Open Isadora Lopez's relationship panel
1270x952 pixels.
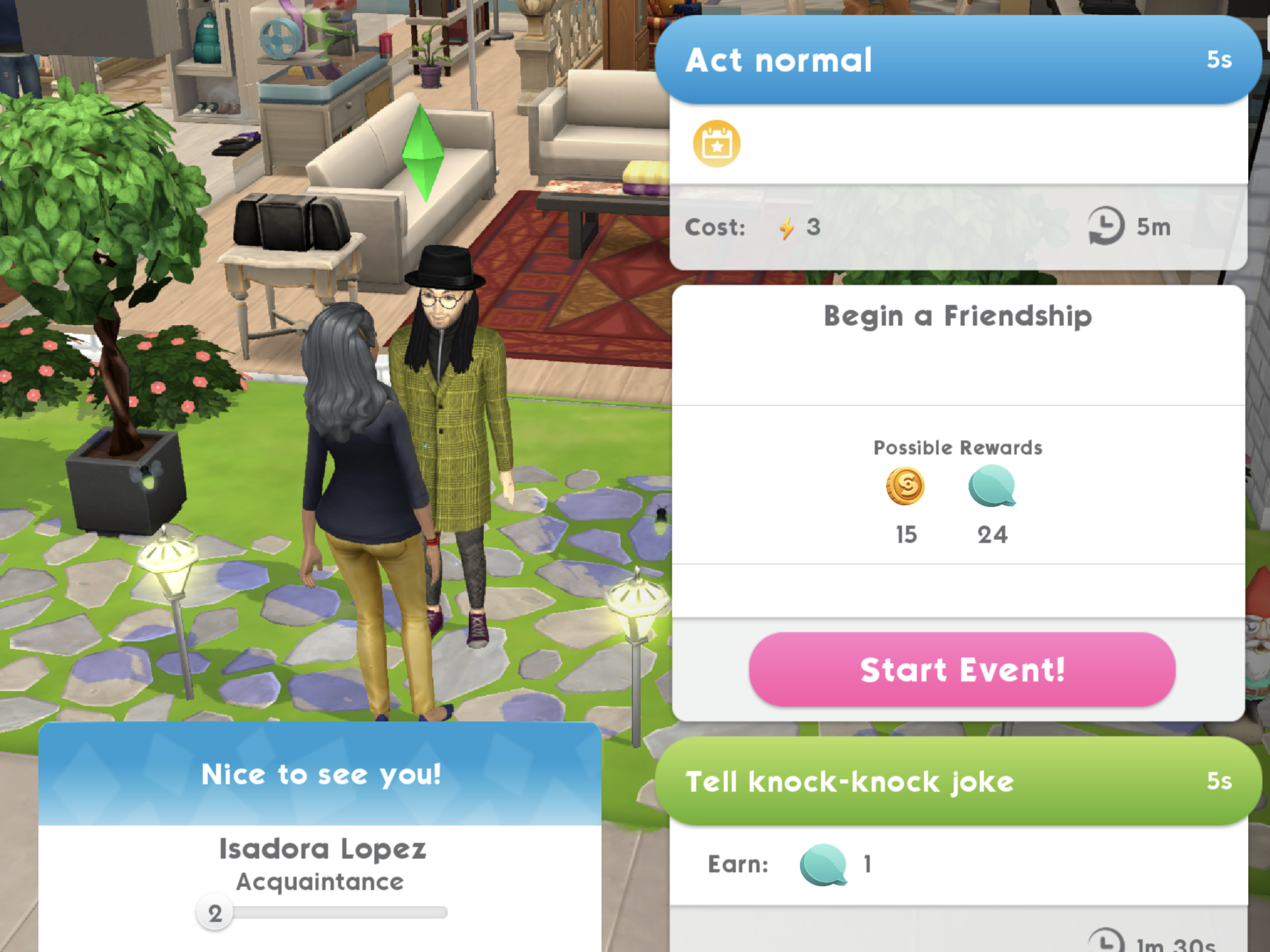pyautogui.click(x=321, y=849)
